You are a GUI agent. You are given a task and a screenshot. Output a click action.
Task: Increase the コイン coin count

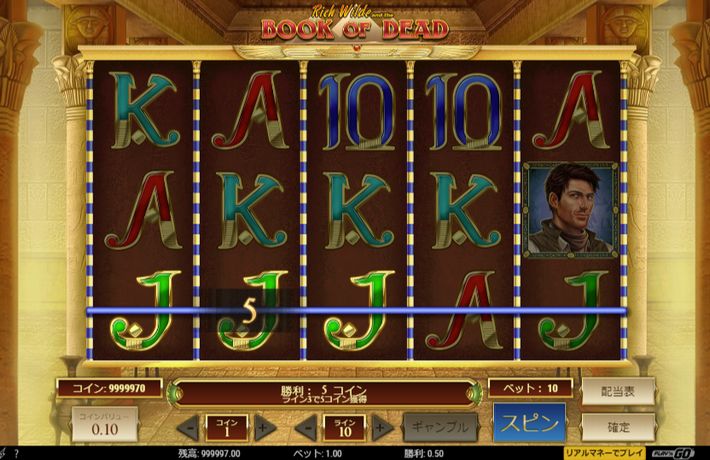click(x=263, y=428)
